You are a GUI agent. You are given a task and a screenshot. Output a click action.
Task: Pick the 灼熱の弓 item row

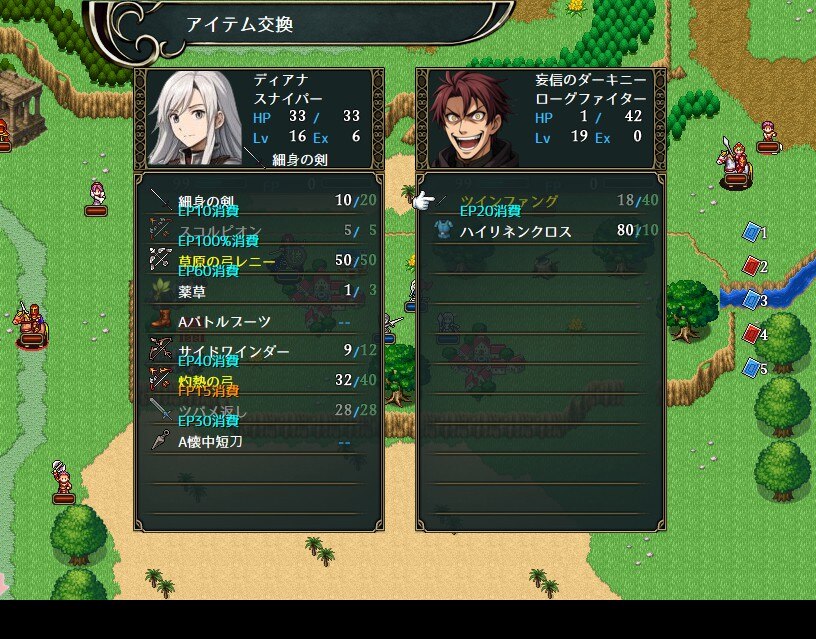(x=258, y=381)
